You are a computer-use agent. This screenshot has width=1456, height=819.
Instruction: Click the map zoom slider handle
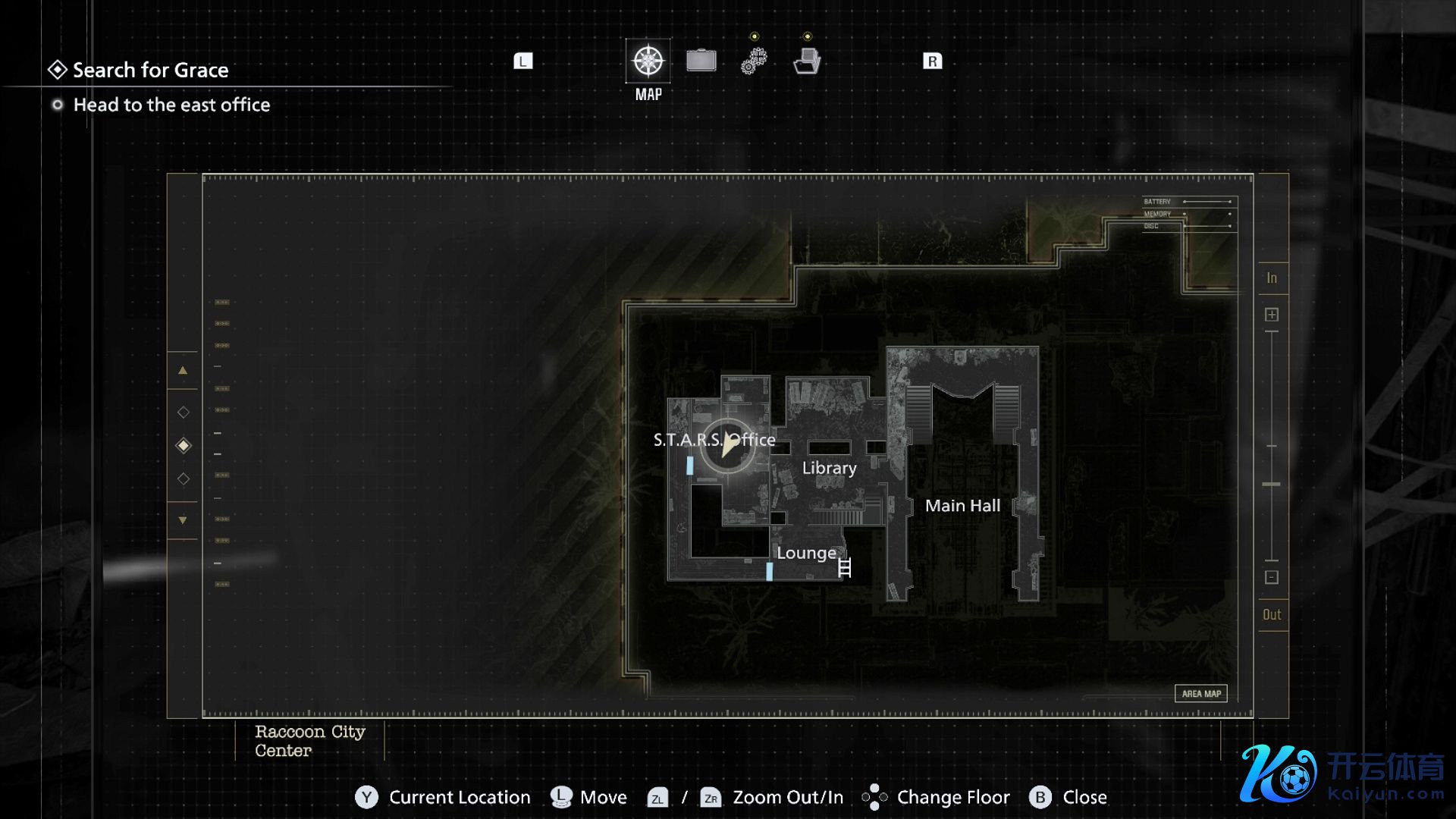tap(1272, 484)
